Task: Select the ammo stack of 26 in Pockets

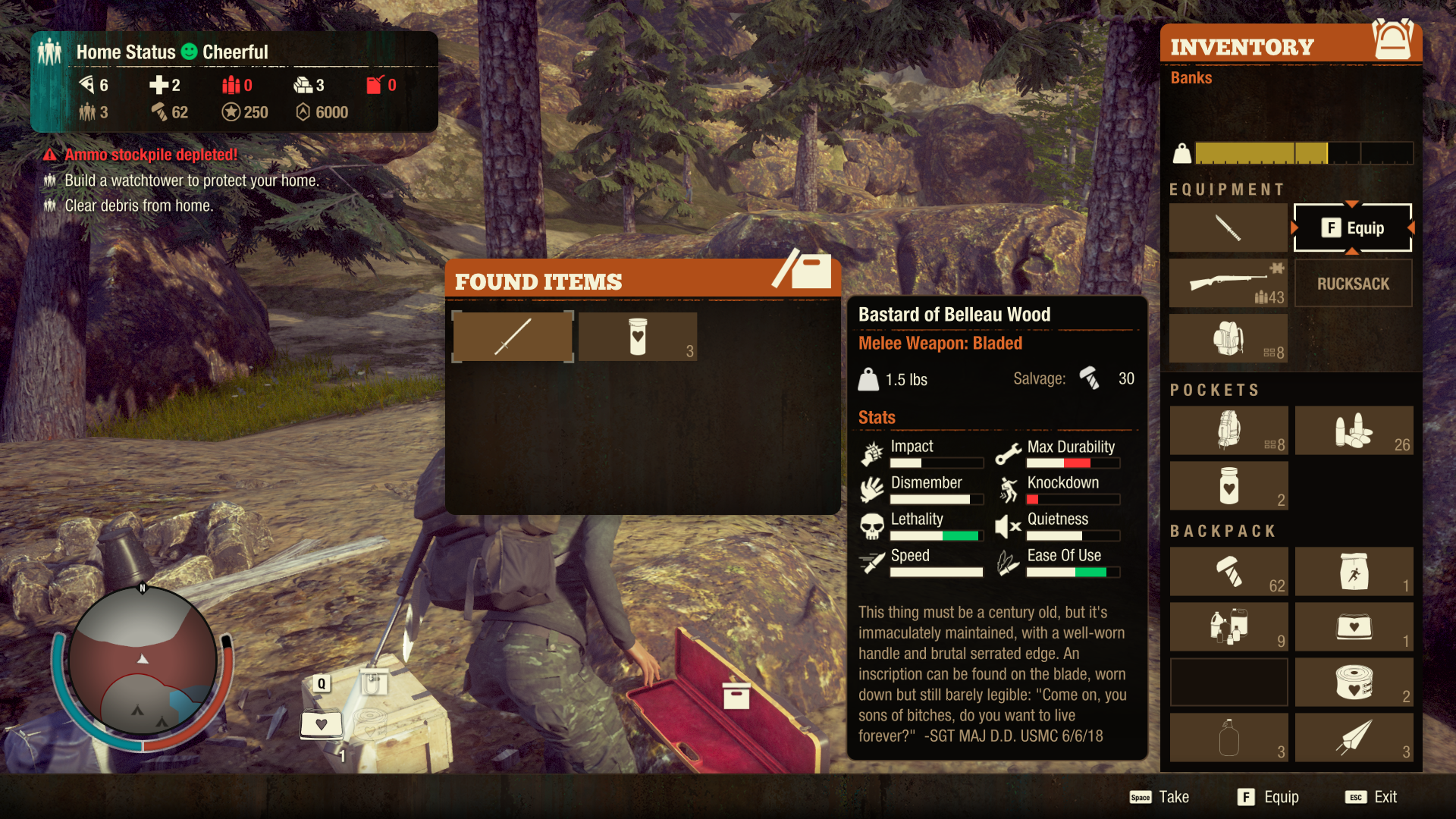Action: (1354, 430)
